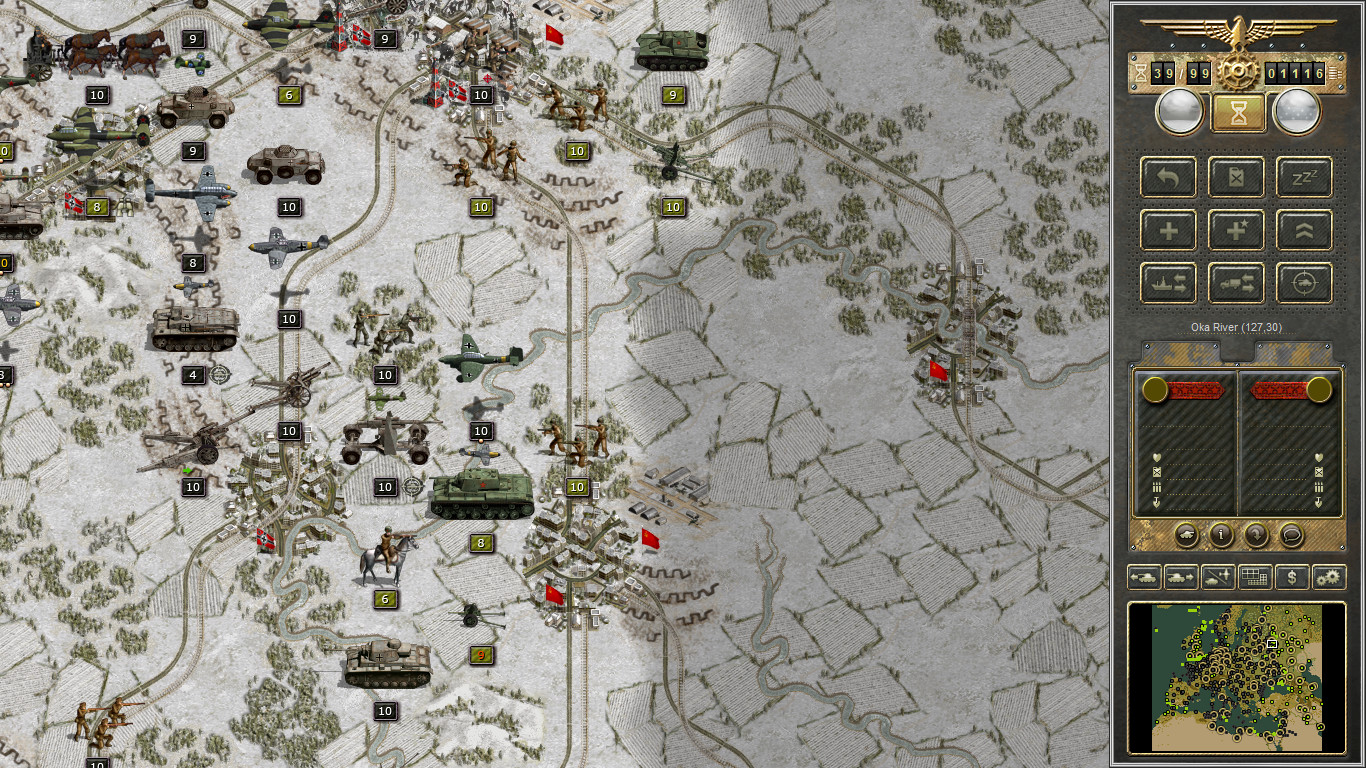Open unit details with the round i button
This screenshot has width=1366, height=768.
(1221, 535)
